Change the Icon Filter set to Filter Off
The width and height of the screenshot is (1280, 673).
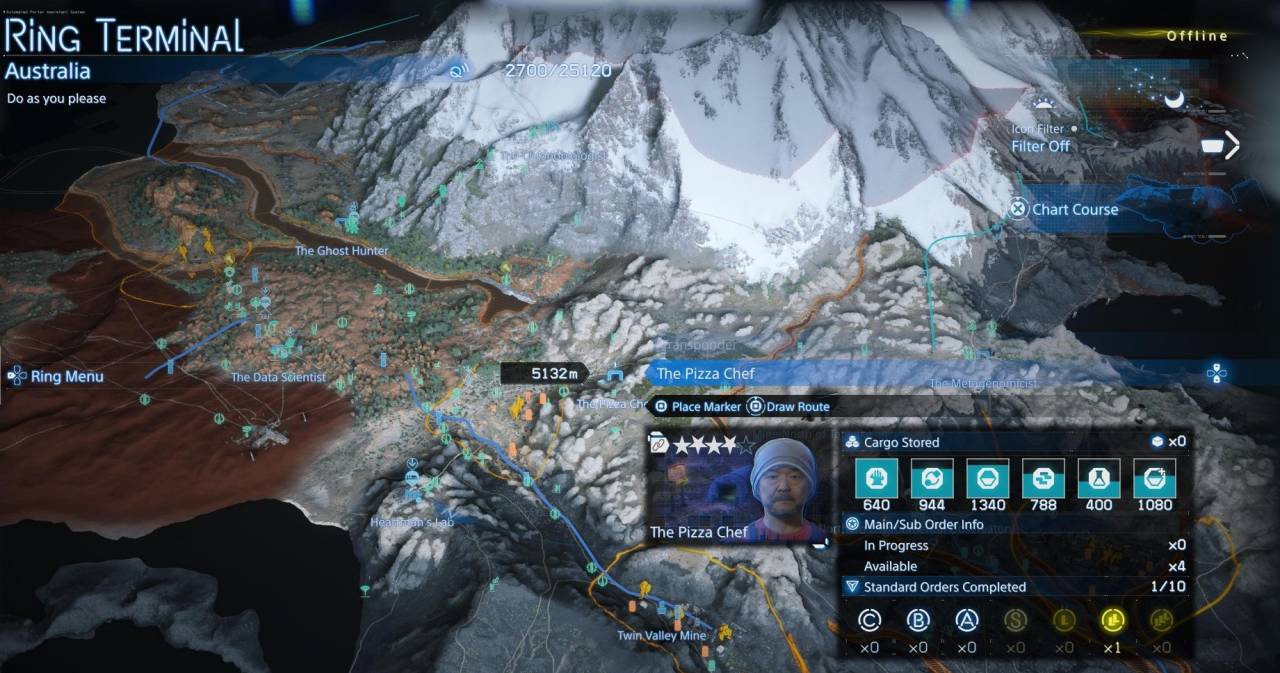(1040, 146)
